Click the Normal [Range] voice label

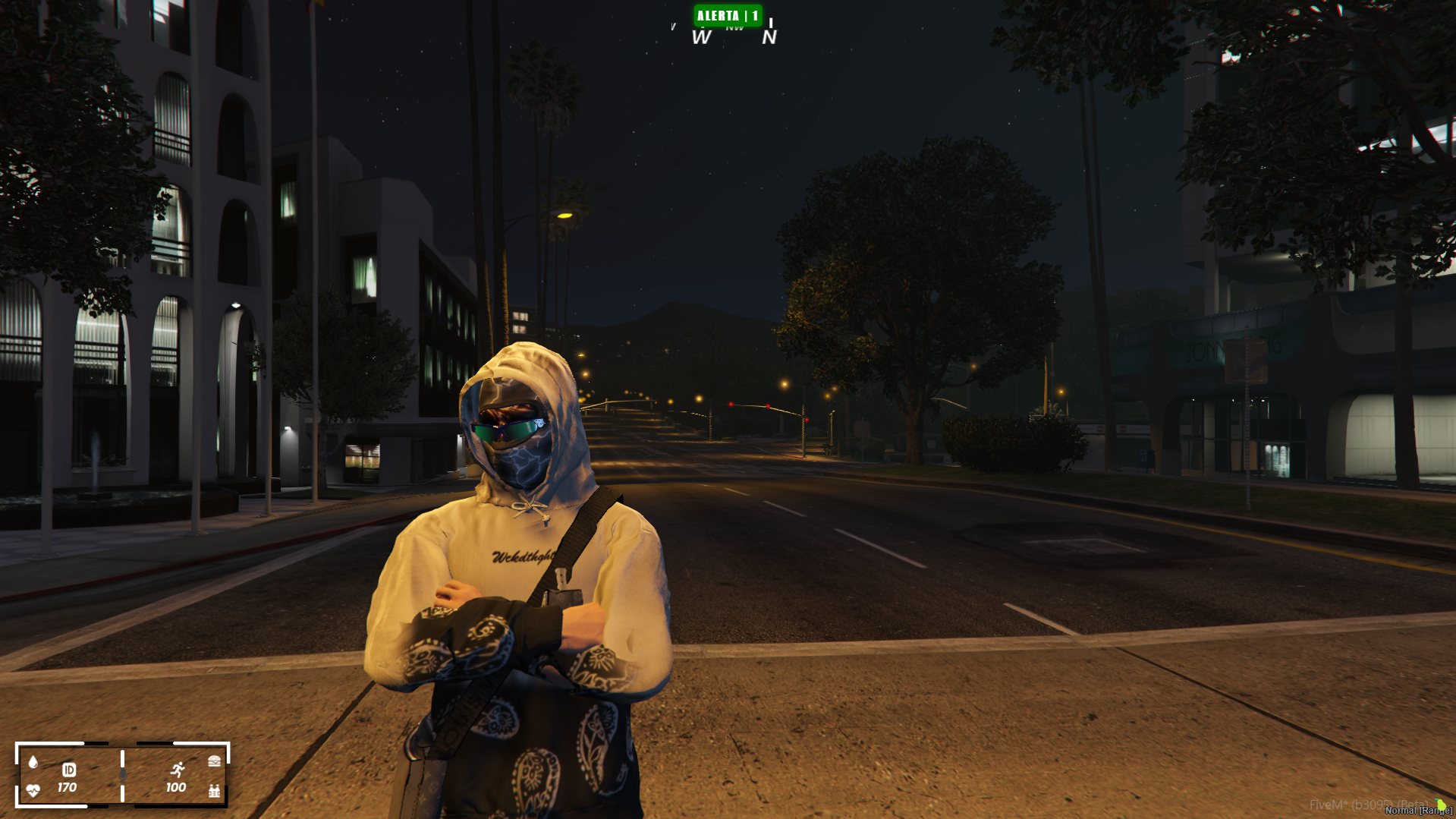pyautogui.click(x=1417, y=811)
